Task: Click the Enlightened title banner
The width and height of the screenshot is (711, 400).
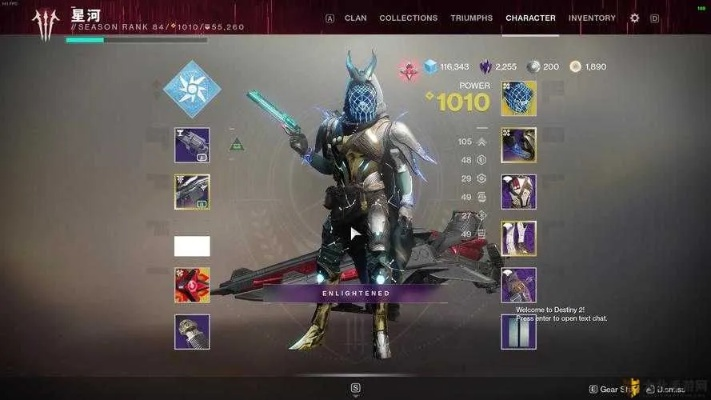Action: (356, 293)
